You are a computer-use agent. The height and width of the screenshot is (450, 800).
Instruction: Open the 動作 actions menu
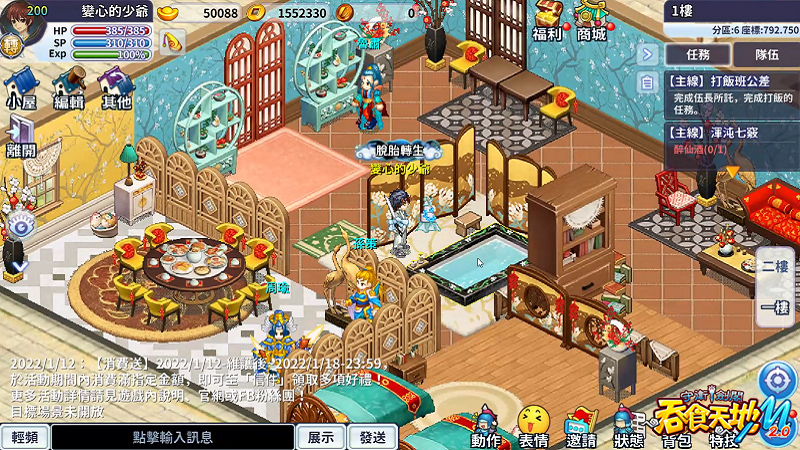(486, 426)
